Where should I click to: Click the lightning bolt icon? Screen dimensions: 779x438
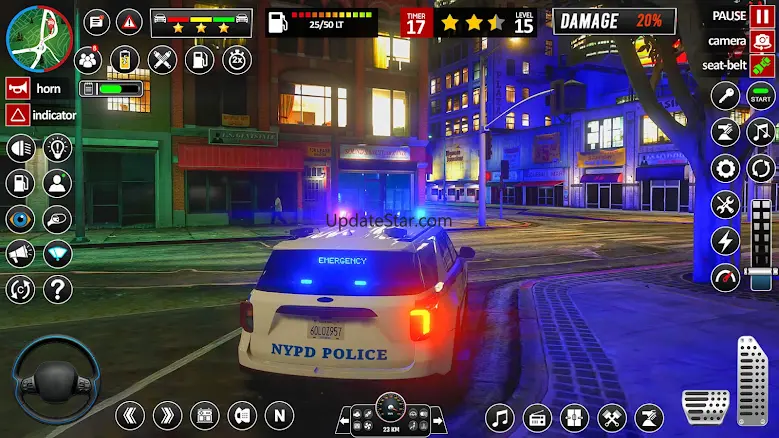725,241
